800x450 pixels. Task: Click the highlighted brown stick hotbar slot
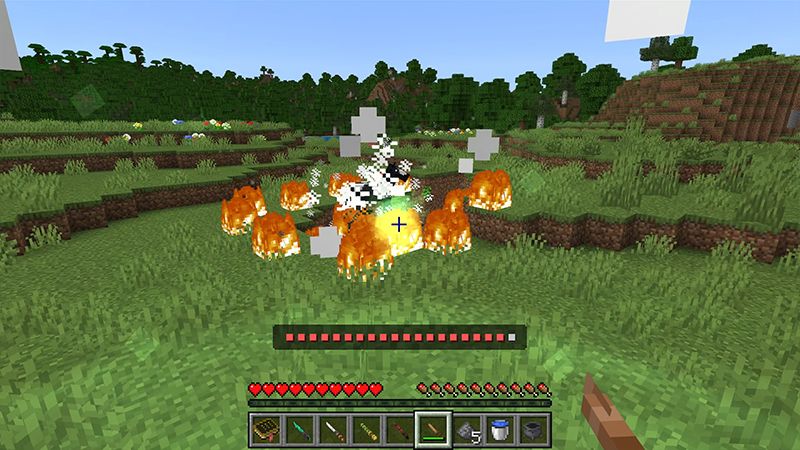(x=433, y=430)
